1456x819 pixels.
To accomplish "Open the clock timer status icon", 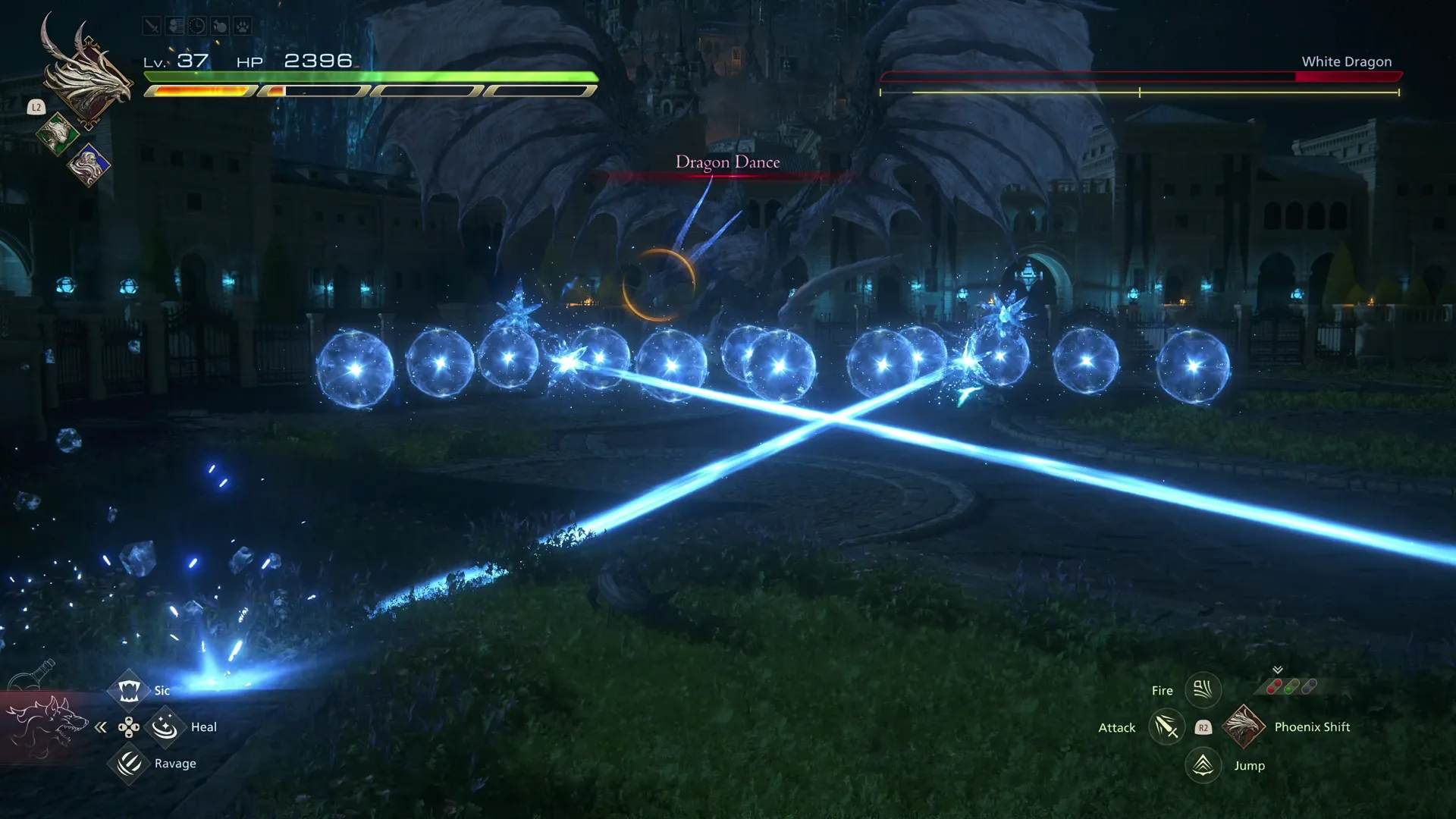I will tap(196, 25).
